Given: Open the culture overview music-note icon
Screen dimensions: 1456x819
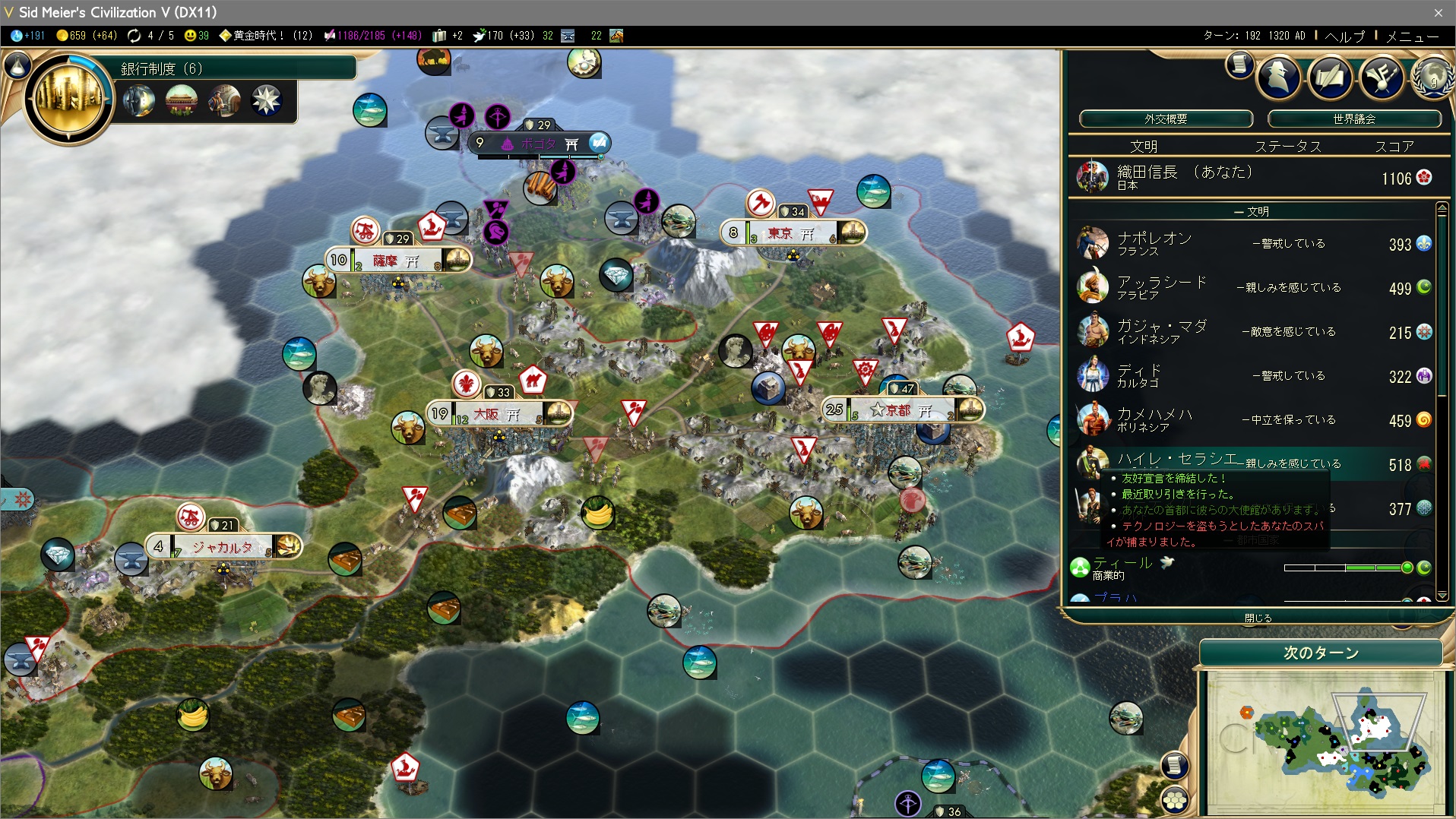Looking at the screenshot, I should pos(1381,77).
